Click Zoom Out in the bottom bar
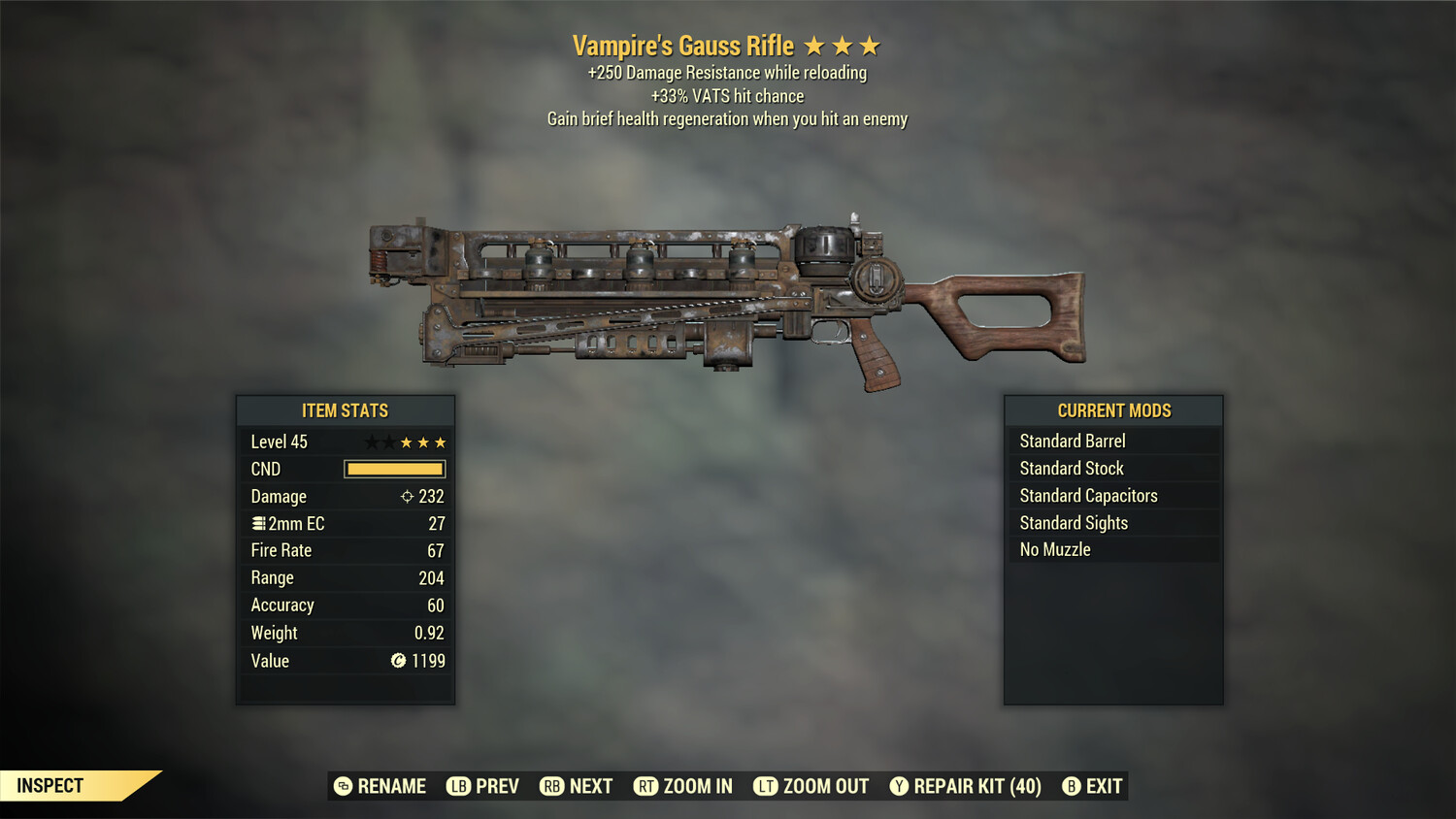The image size is (1456, 819). click(x=825, y=786)
